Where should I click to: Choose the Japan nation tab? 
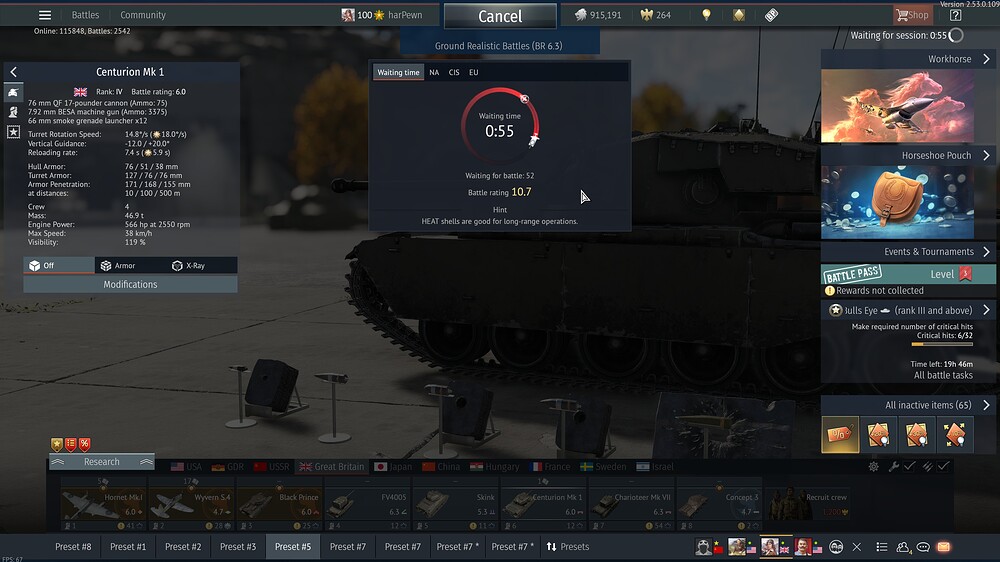(x=394, y=466)
